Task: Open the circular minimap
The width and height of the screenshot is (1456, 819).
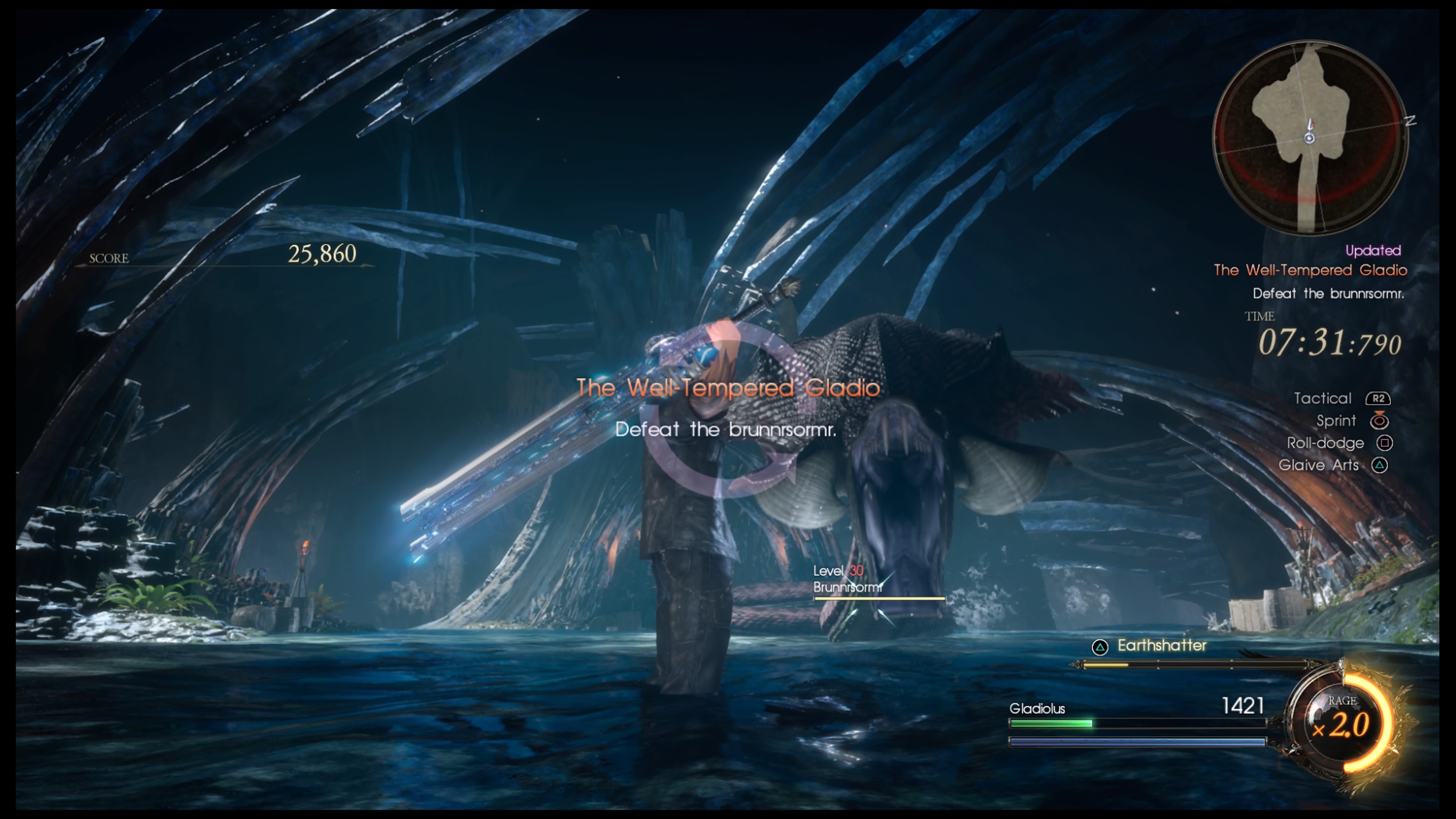Action: (x=1310, y=137)
